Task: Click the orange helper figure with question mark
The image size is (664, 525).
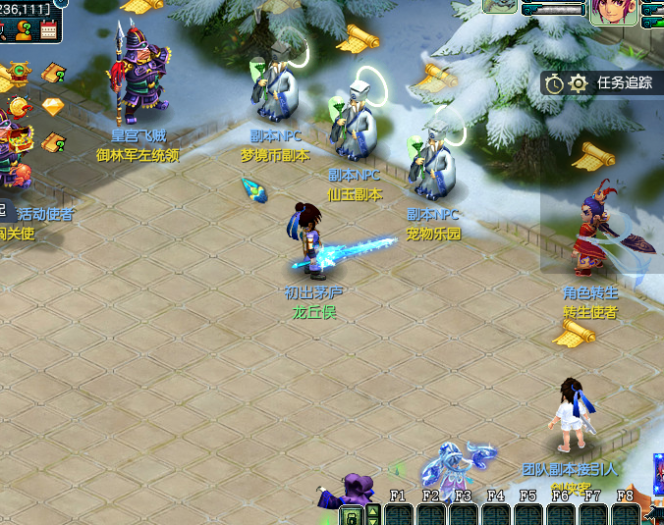Action: click(22, 30)
